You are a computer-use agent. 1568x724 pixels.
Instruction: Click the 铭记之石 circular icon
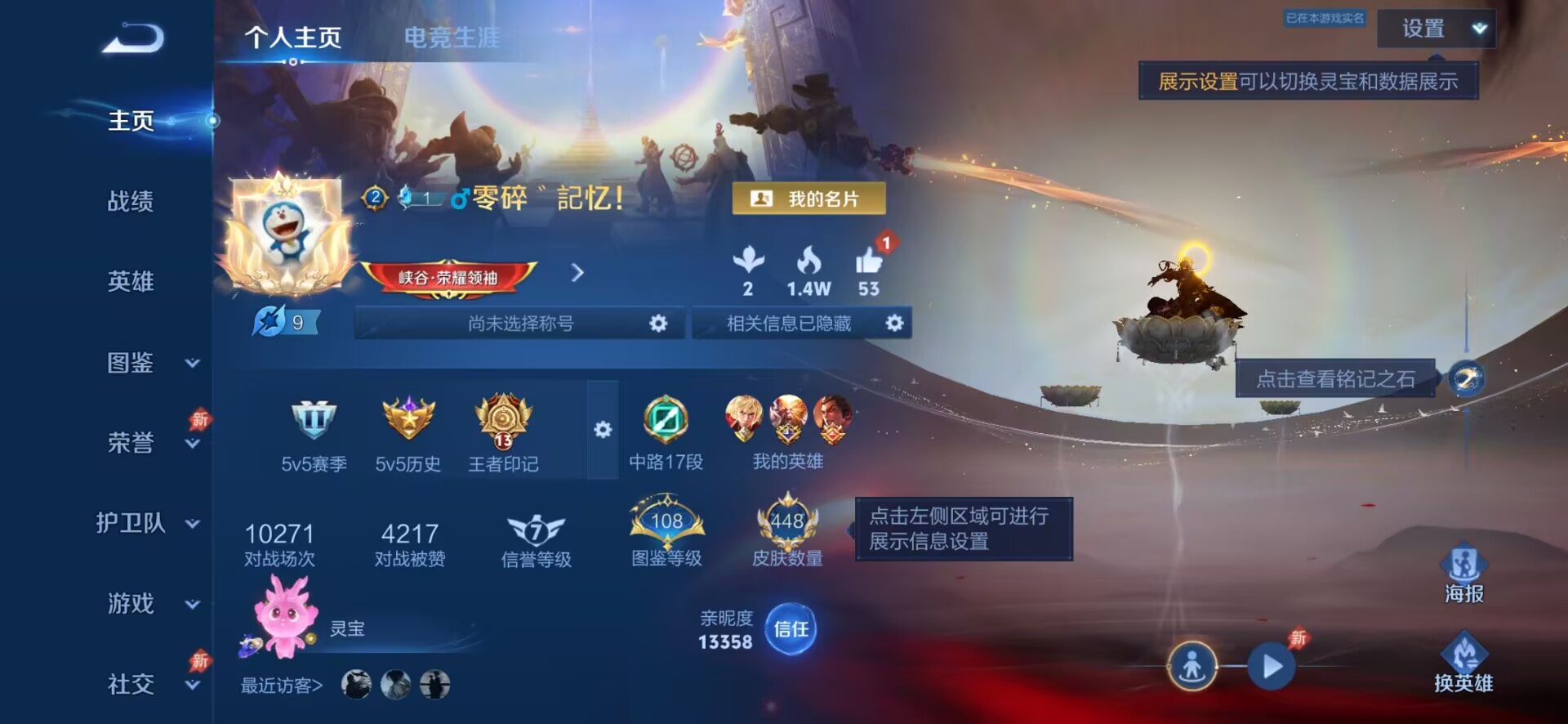pos(1466,380)
